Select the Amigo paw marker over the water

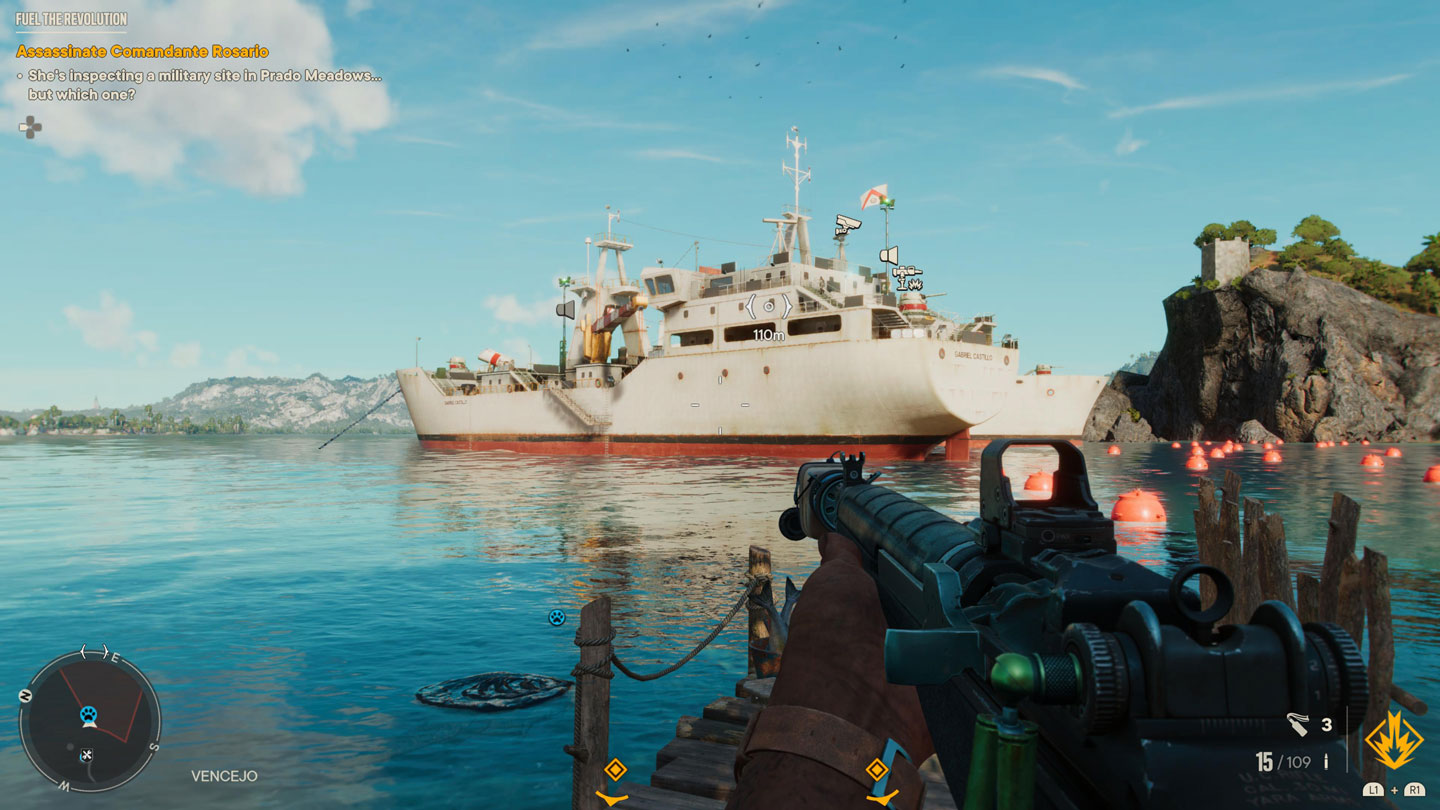coord(557,617)
